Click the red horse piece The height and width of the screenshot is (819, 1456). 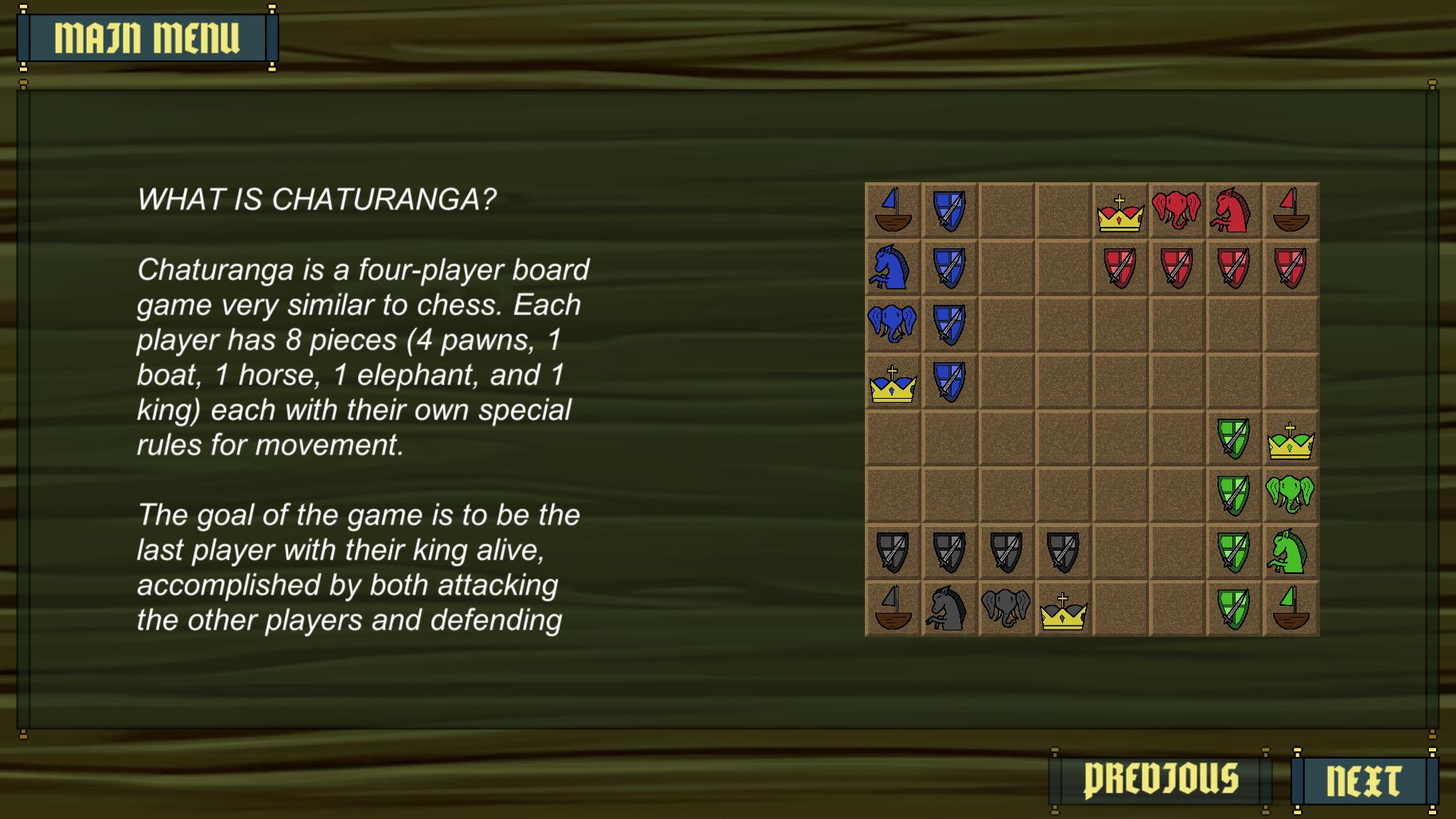(x=1235, y=209)
